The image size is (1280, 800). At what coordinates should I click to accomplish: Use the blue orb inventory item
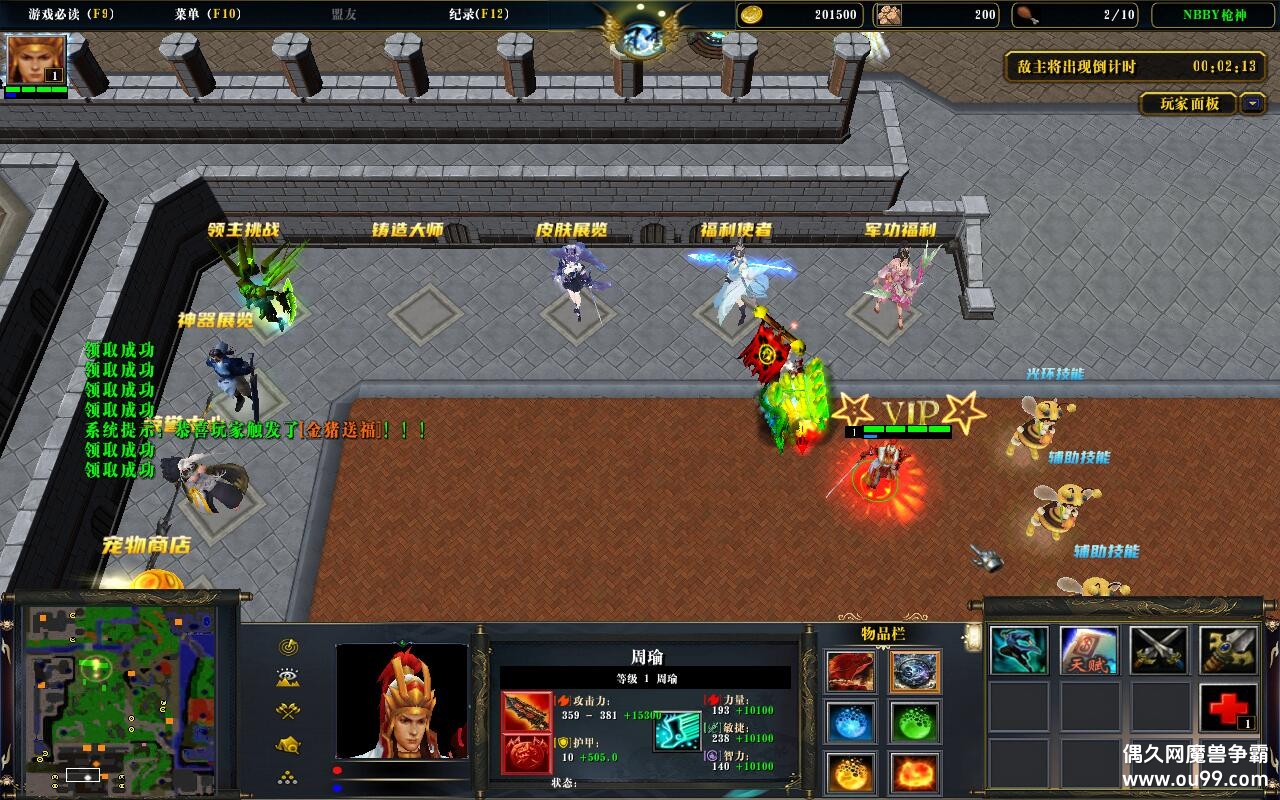pos(850,722)
